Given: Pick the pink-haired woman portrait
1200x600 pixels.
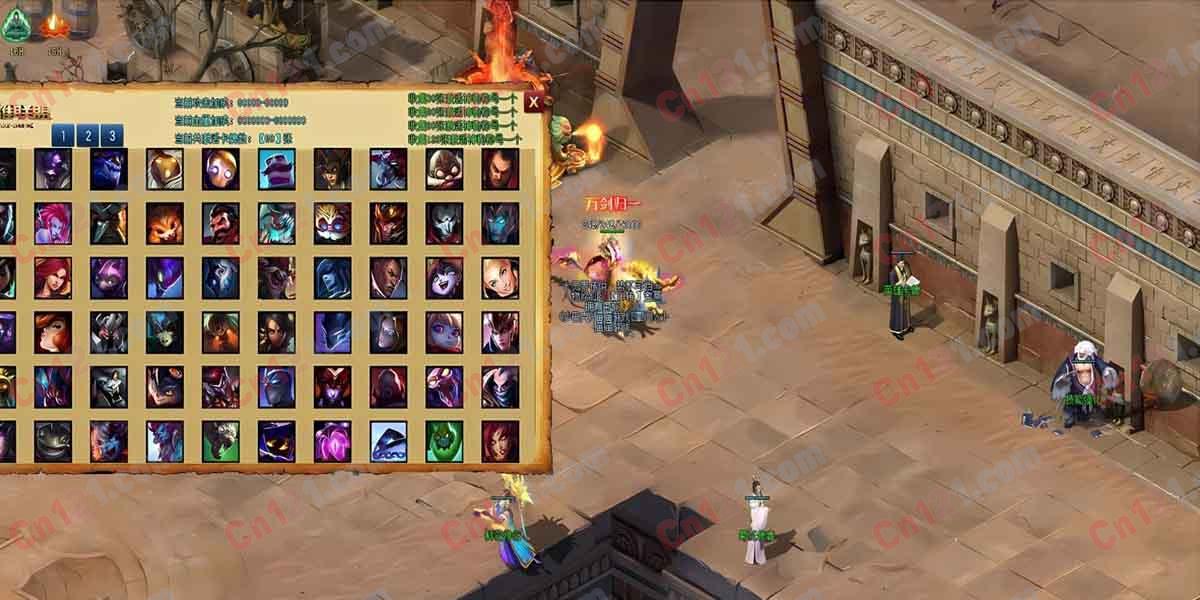Looking at the screenshot, I should (53, 223).
